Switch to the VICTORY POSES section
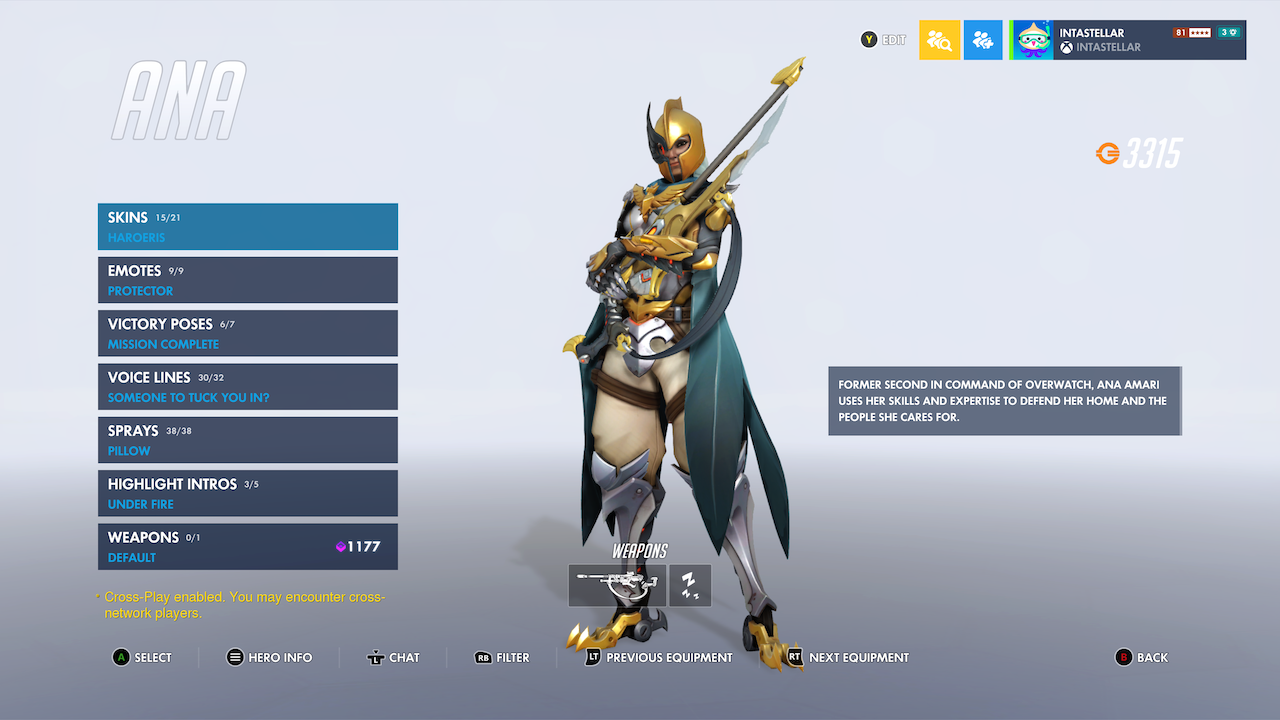Image resolution: width=1280 pixels, height=720 pixels. 248,333
